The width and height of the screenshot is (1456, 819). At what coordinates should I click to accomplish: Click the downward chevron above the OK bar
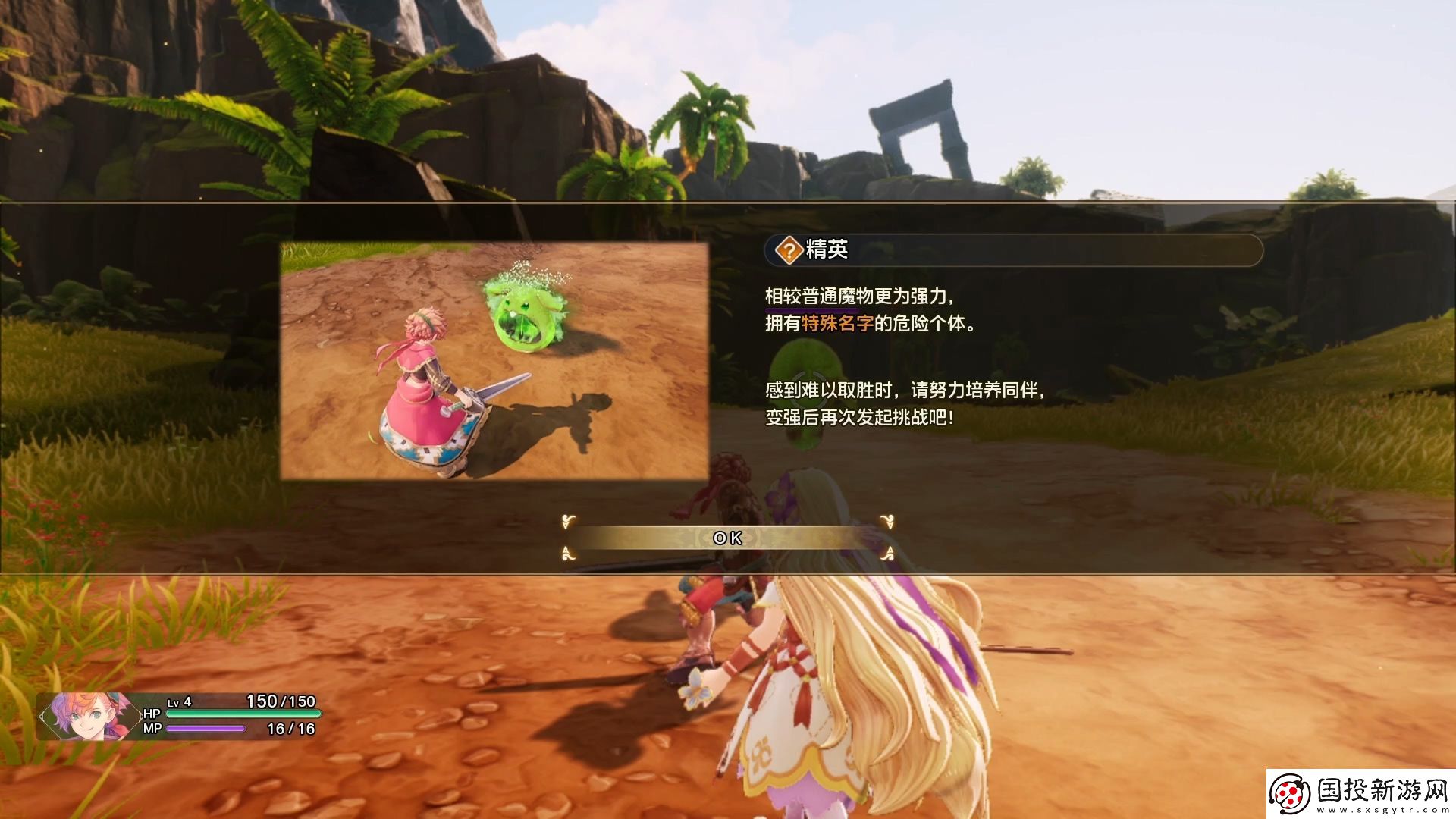pyautogui.click(x=565, y=525)
